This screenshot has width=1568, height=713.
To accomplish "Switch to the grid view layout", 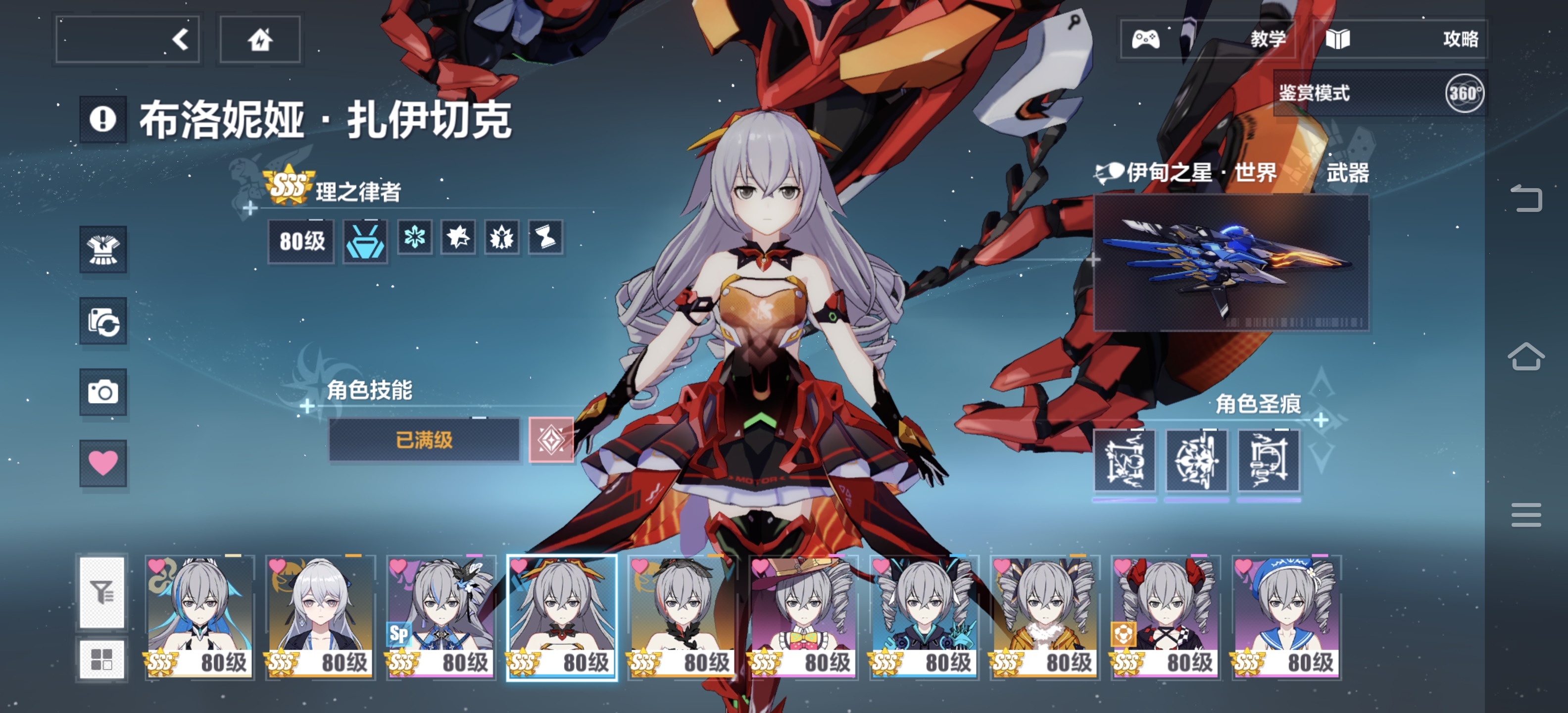I will [x=102, y=659].
